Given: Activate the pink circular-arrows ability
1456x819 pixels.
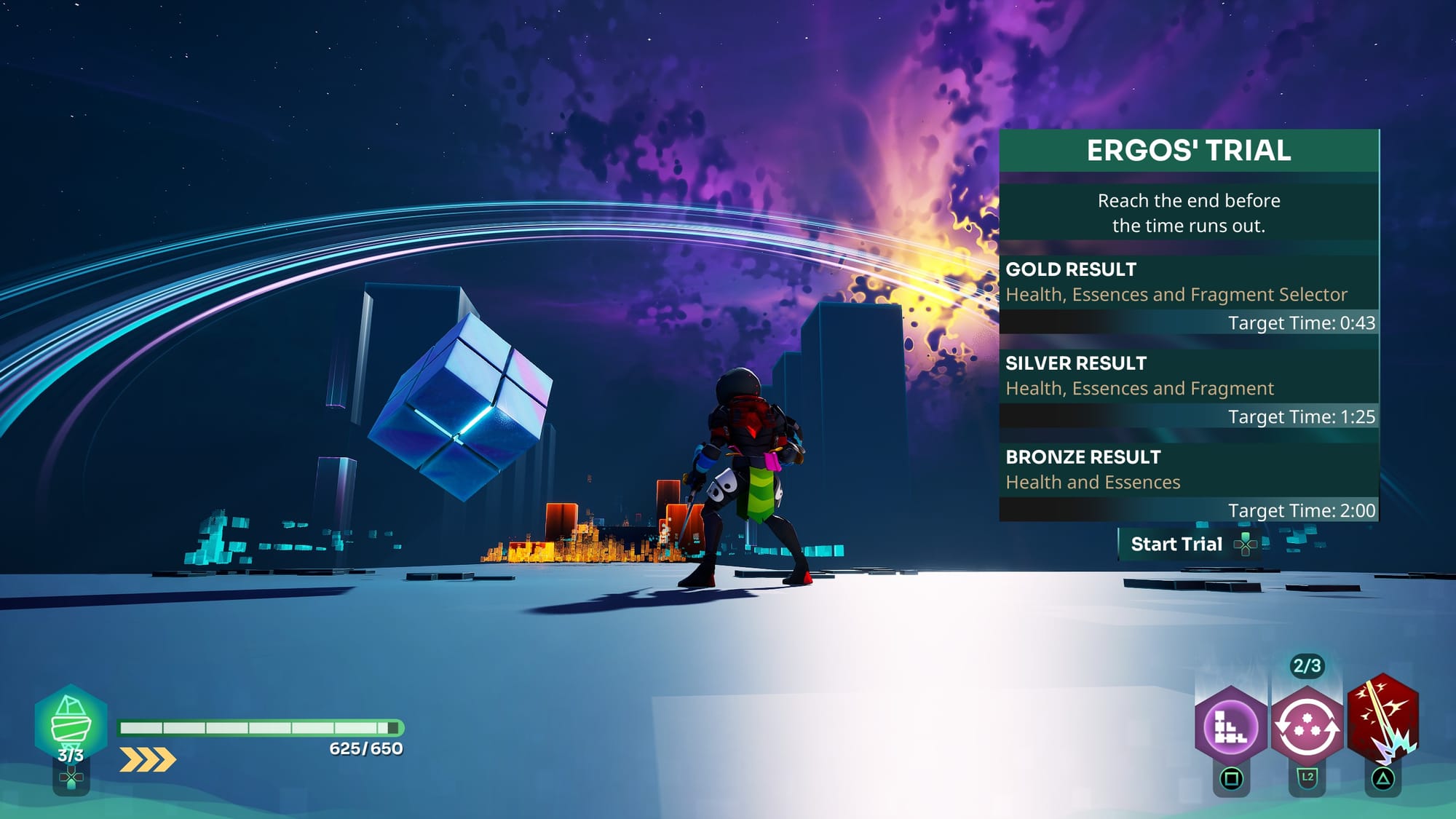Looking at the screenshot, I should (x=1307, y=726).
